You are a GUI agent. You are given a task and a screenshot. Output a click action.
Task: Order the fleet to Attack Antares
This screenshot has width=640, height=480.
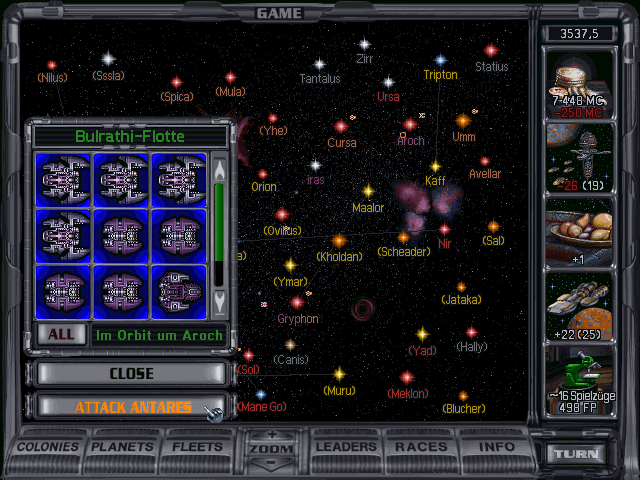131,407
